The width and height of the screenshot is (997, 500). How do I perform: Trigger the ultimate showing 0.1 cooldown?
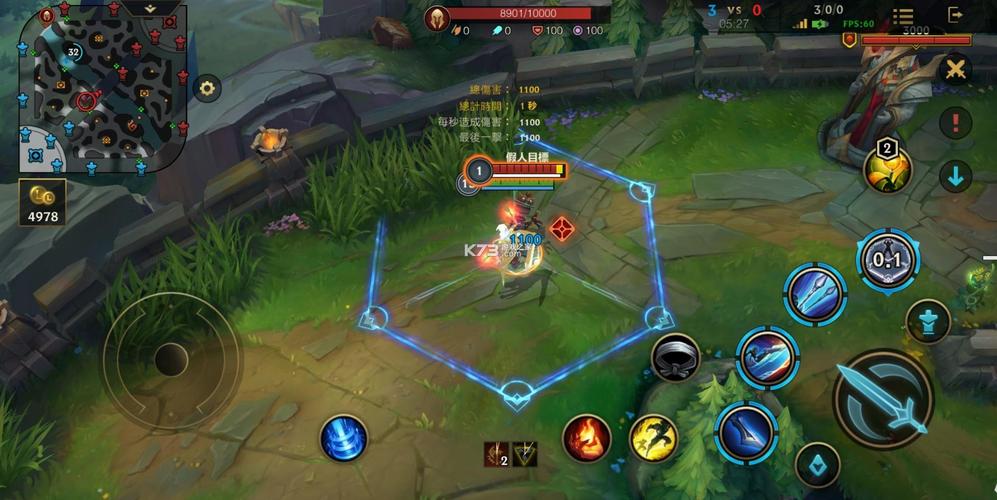coord(888,259)
